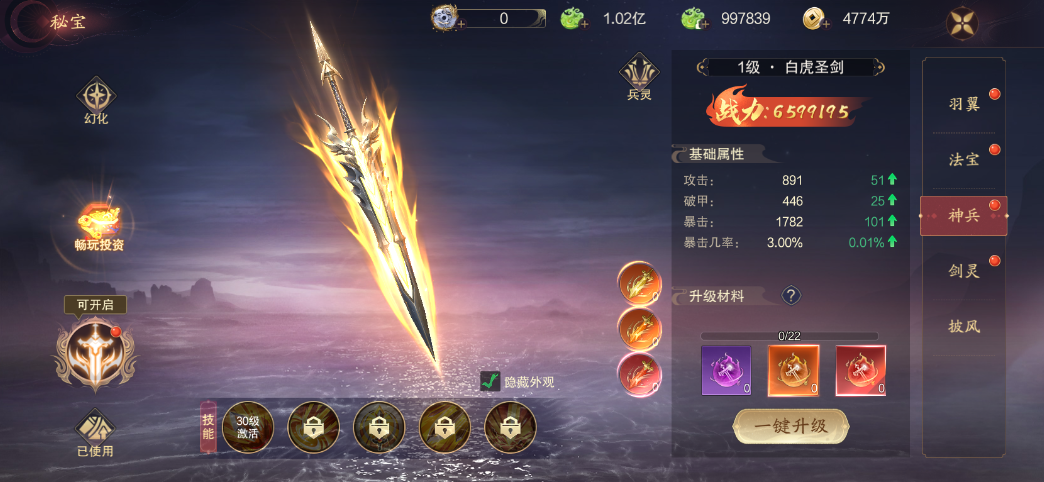Select the red upgrade material slot
Screen dimensions: 1044x482
(x=860, y=369)
